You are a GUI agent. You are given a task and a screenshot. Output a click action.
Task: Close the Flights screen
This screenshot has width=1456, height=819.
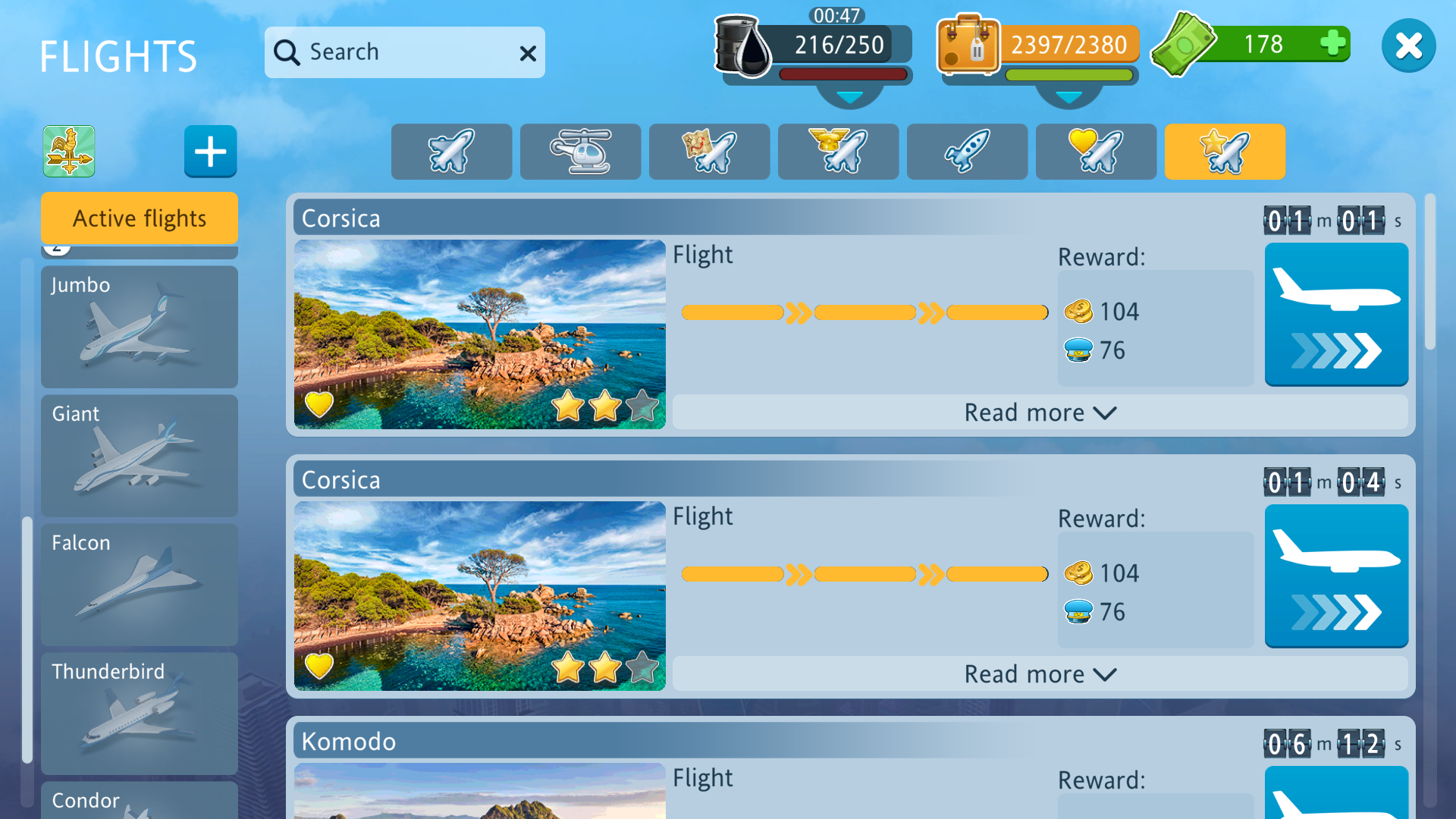coord(1408,46)
